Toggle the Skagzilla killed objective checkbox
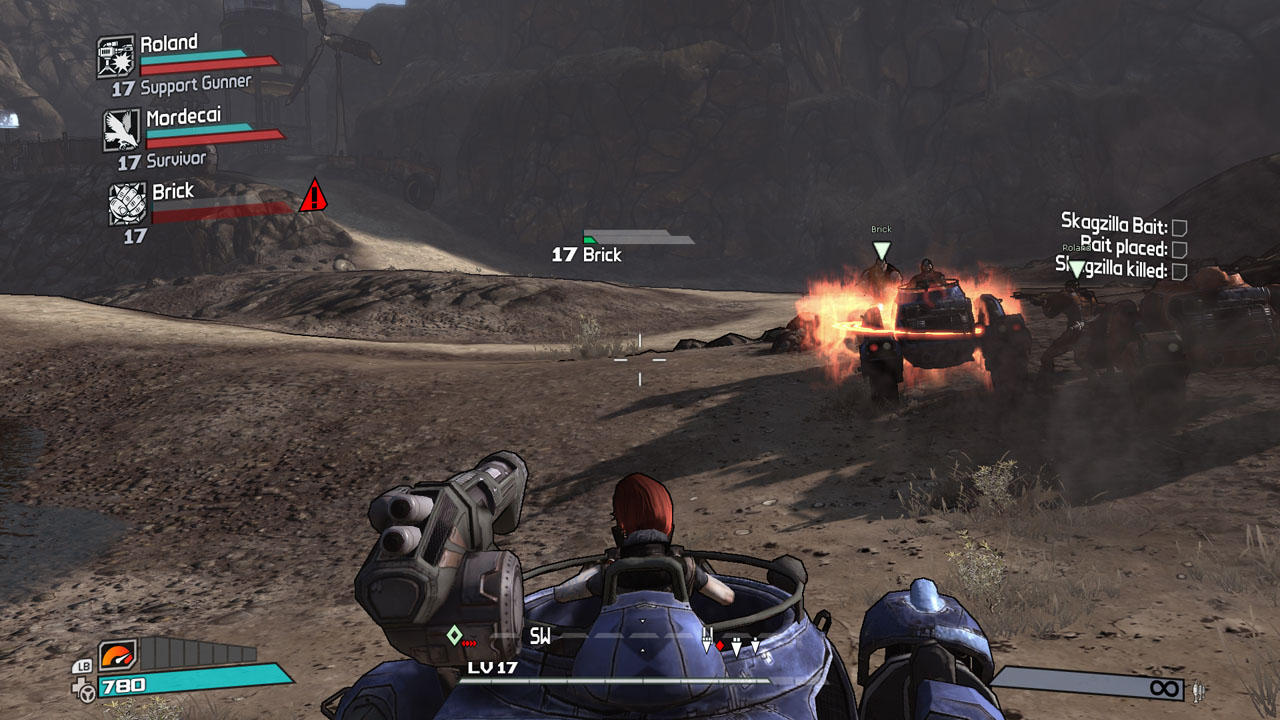Viewport: 1280px width, 720px height. click(1179, 270)
